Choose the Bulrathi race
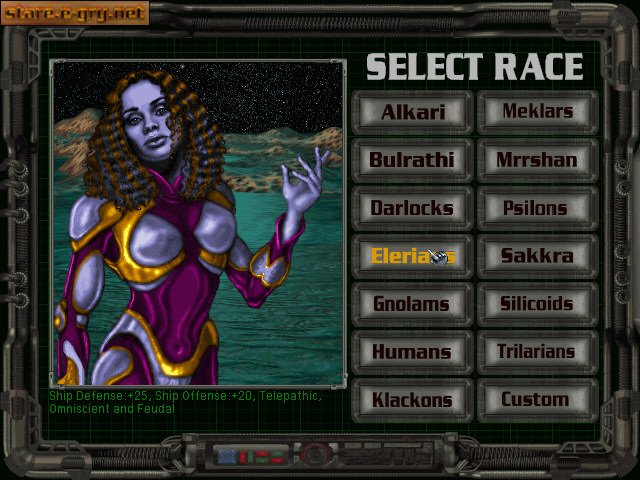This screenshot has width=640, height=480. [x=411, y=160]
